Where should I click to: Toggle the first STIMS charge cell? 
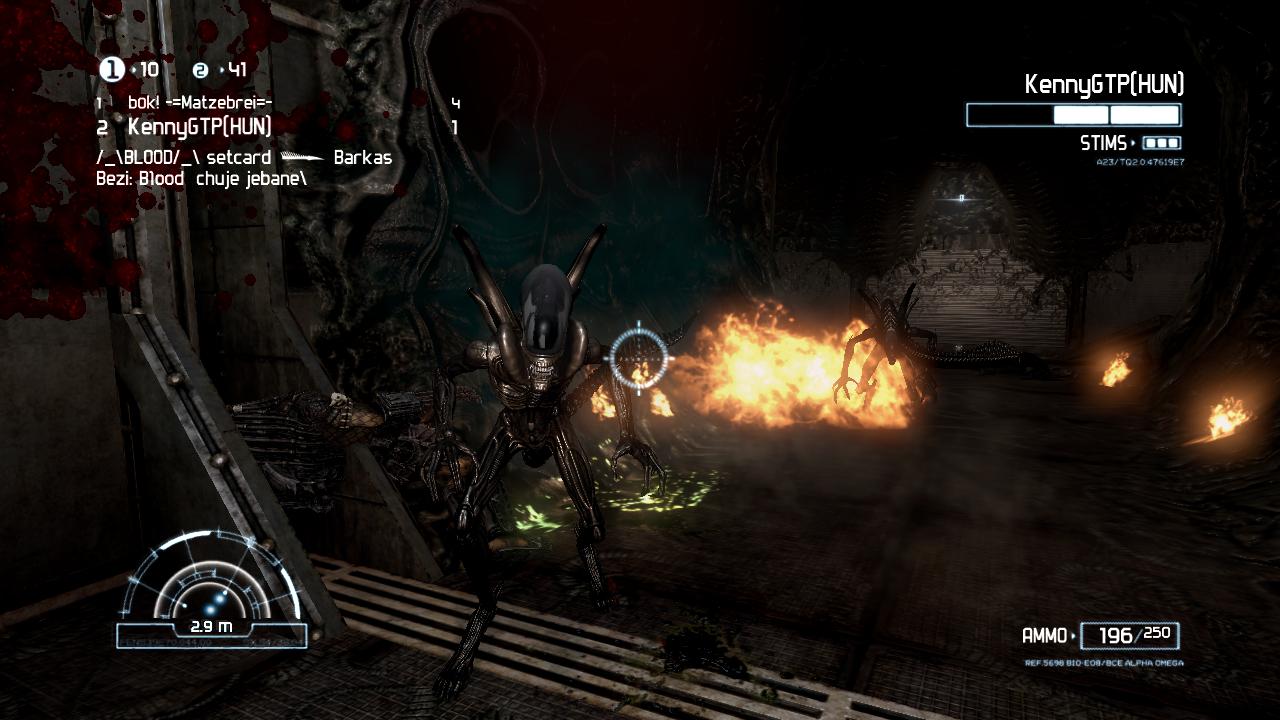(1153, 142)
